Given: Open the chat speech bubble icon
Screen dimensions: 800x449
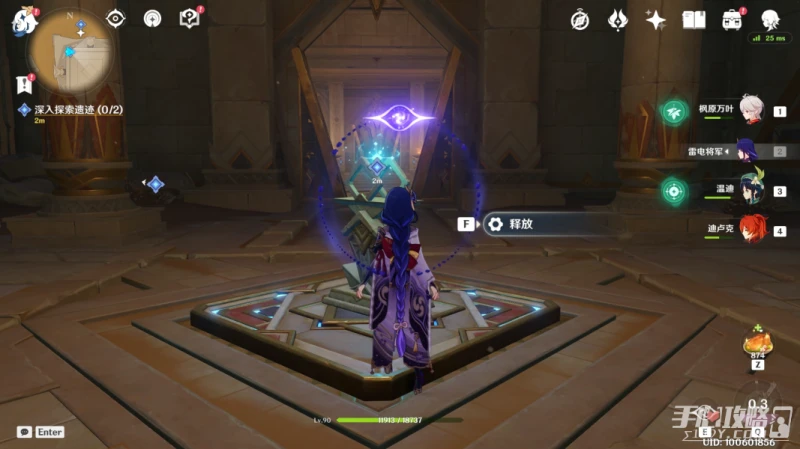Looking at the screenshot, I should [x=24, y=432].
